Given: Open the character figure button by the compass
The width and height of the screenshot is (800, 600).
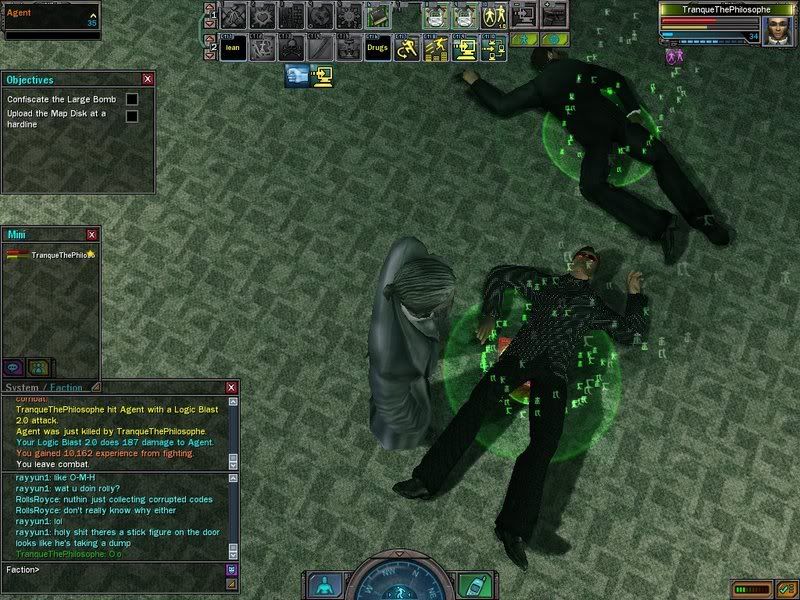Looking at the screenshot, I should point(322,584).
